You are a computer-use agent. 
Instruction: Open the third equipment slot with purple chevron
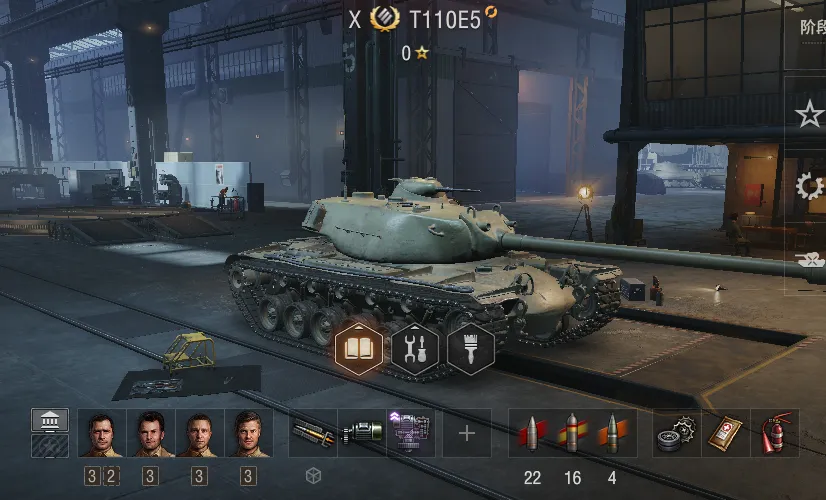[409, 433]
